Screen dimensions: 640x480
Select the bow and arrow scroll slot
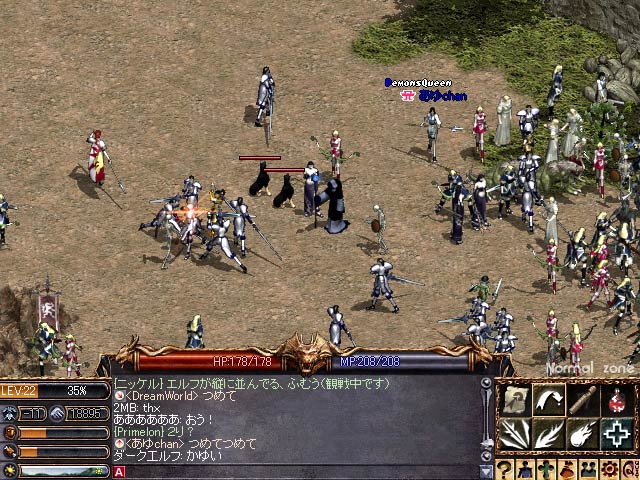pos(515,401)
